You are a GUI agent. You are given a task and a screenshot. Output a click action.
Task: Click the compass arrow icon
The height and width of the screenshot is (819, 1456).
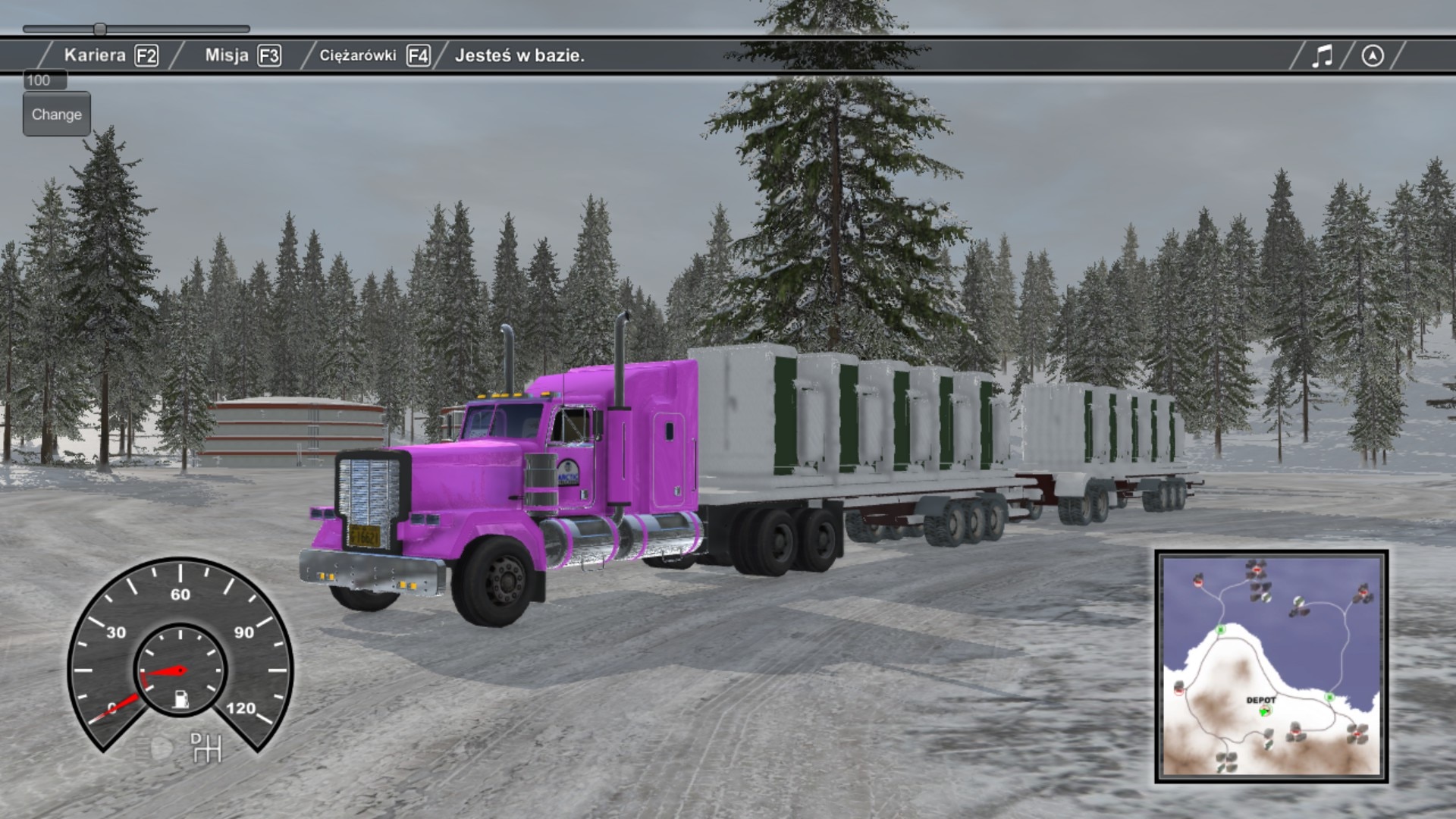tap(1372, 55)
